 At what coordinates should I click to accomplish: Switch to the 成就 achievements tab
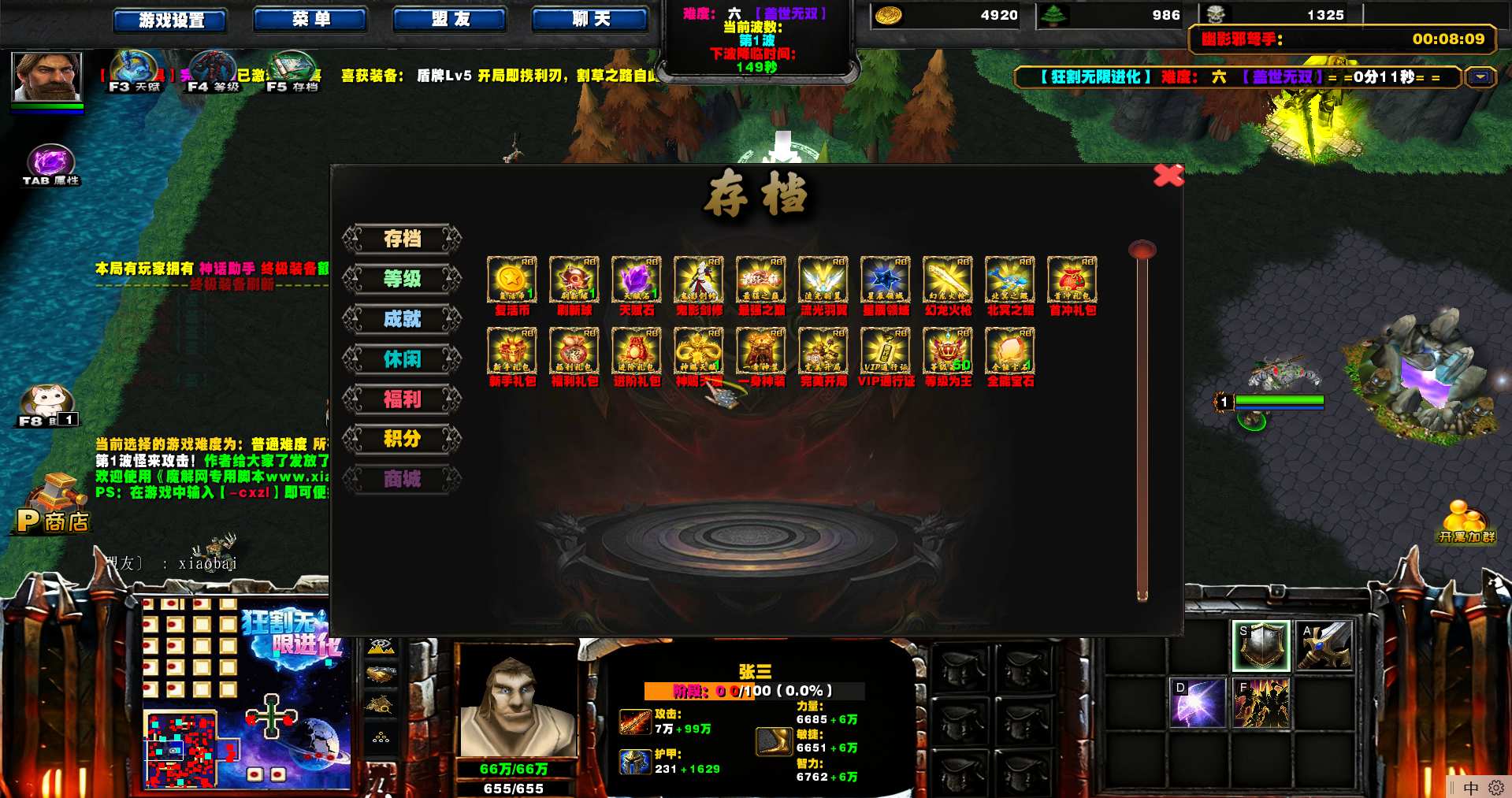[402, 318]
